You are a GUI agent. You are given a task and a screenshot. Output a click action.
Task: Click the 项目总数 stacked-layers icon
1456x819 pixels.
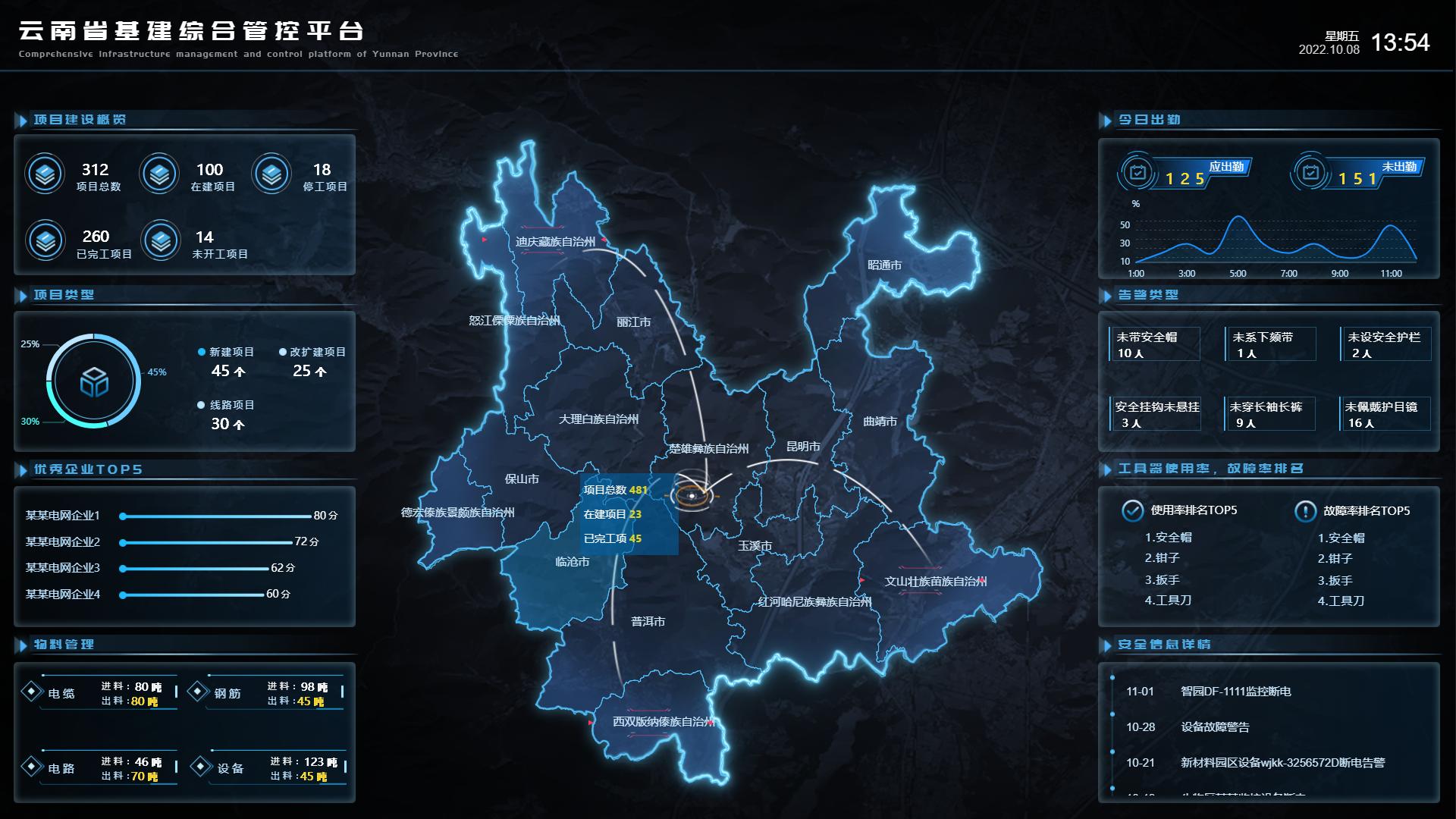(x=45, y=173)
